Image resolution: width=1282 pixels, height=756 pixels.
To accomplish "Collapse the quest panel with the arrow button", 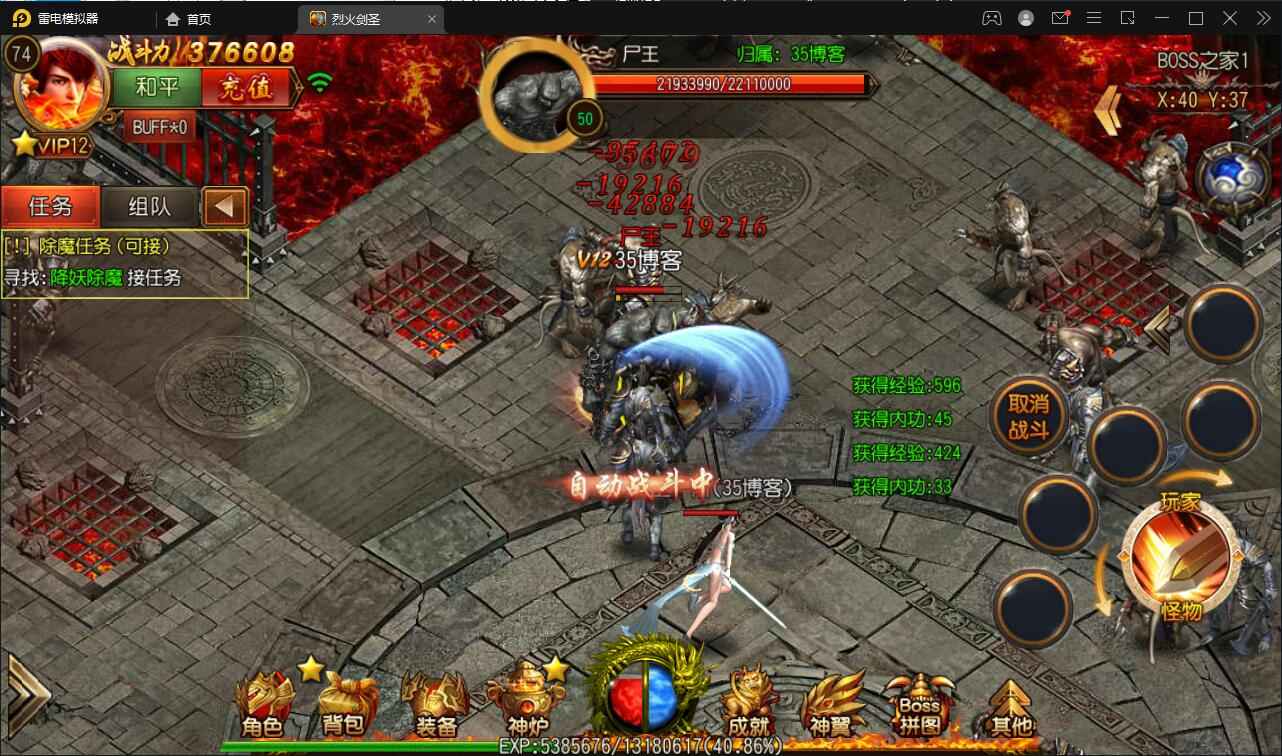I will click(x=225, y=207).
